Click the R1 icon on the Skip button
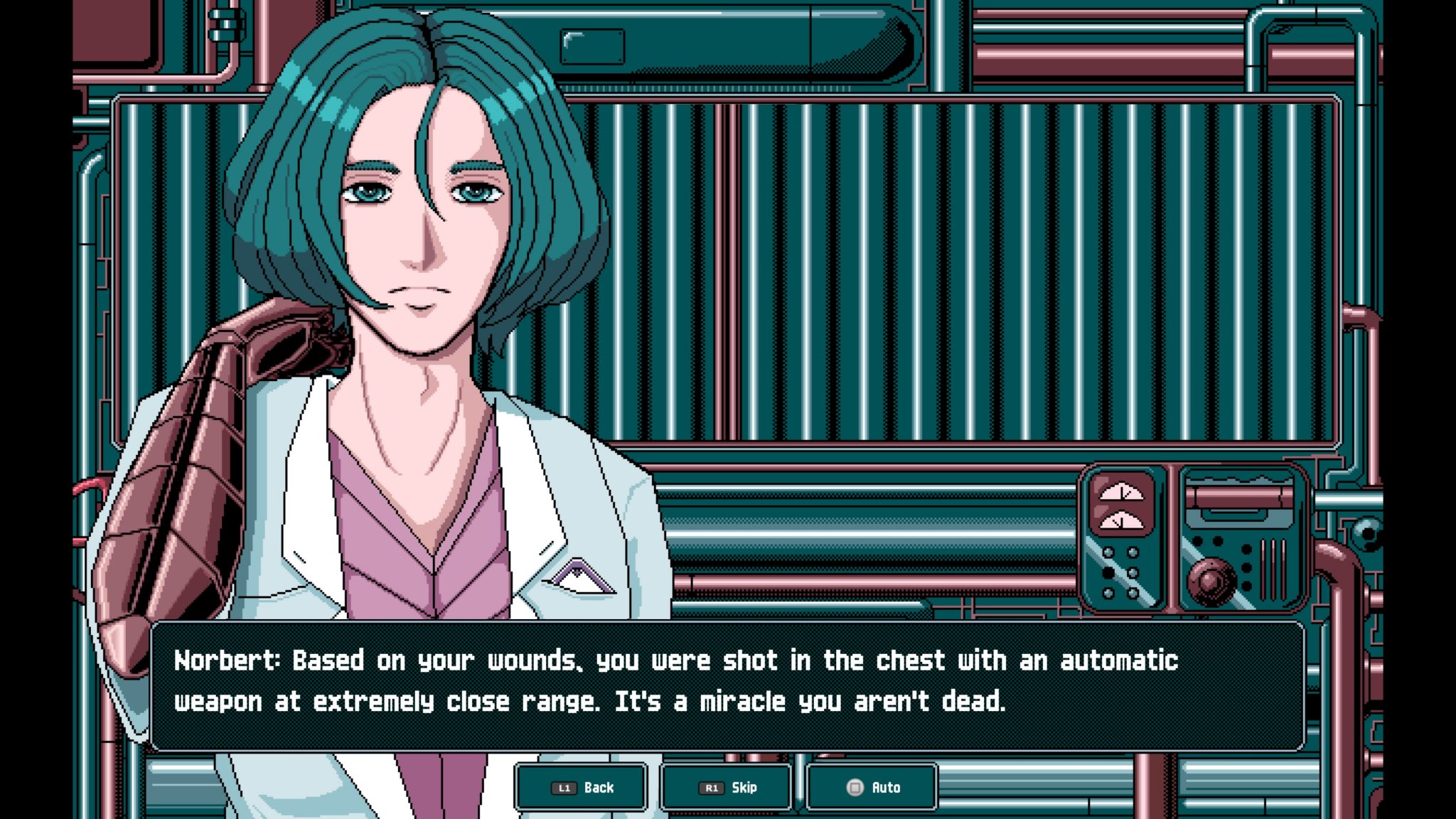1456x819 pixels. tap(712, 787)
